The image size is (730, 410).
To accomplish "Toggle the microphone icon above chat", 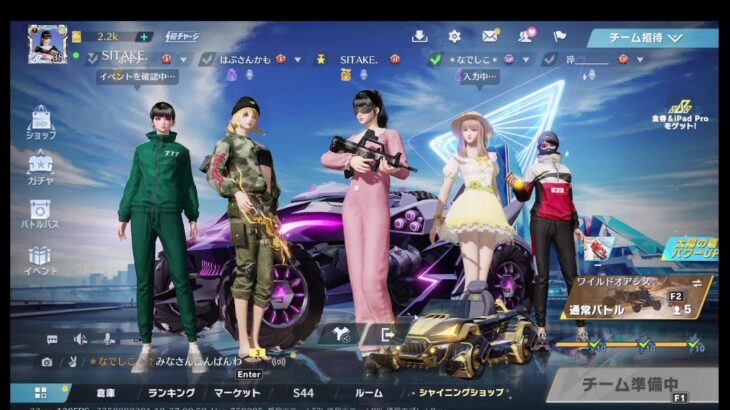I will pyautogui.click(x=108, y=339).
